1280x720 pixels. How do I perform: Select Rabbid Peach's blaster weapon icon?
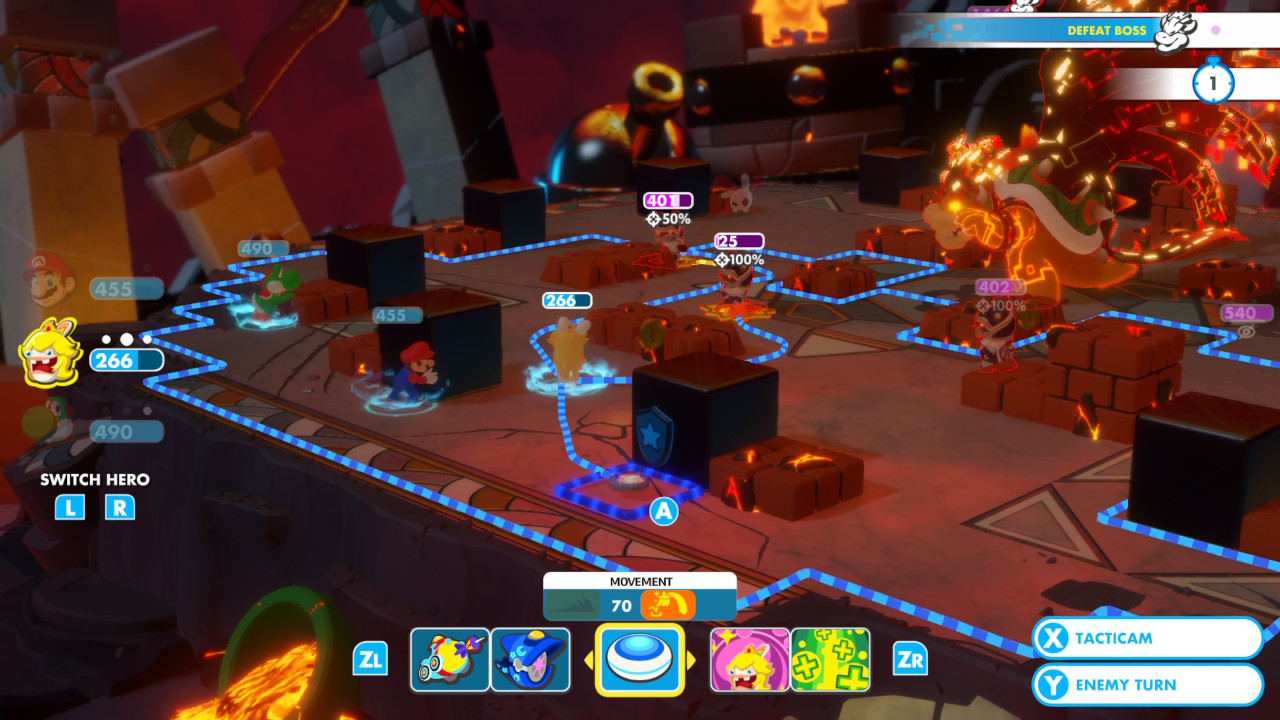pos(449,658)
